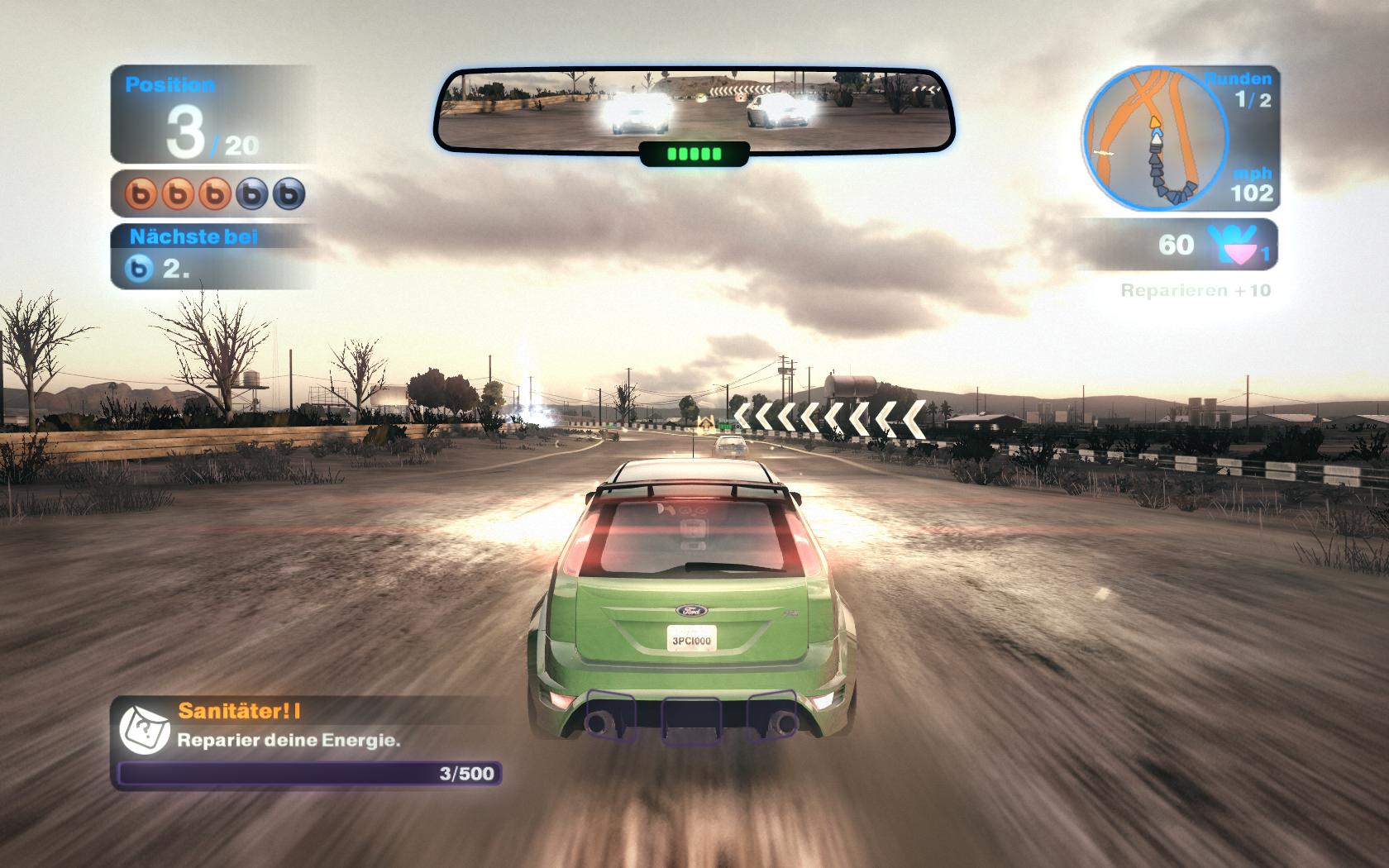
Task: Click the circular track minimap
Action: 1153,138
